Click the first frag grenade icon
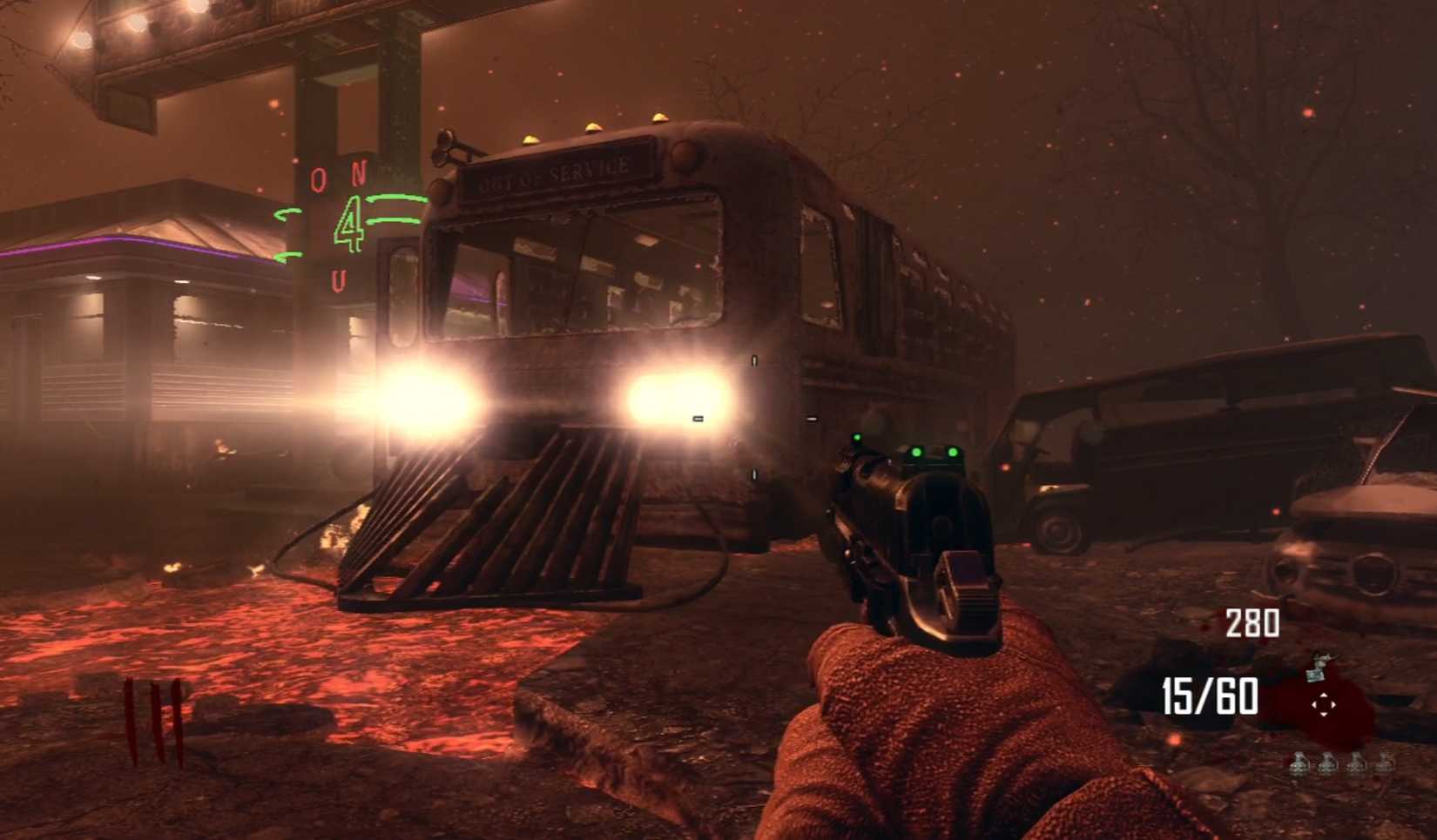 [x=1299, y=765]
